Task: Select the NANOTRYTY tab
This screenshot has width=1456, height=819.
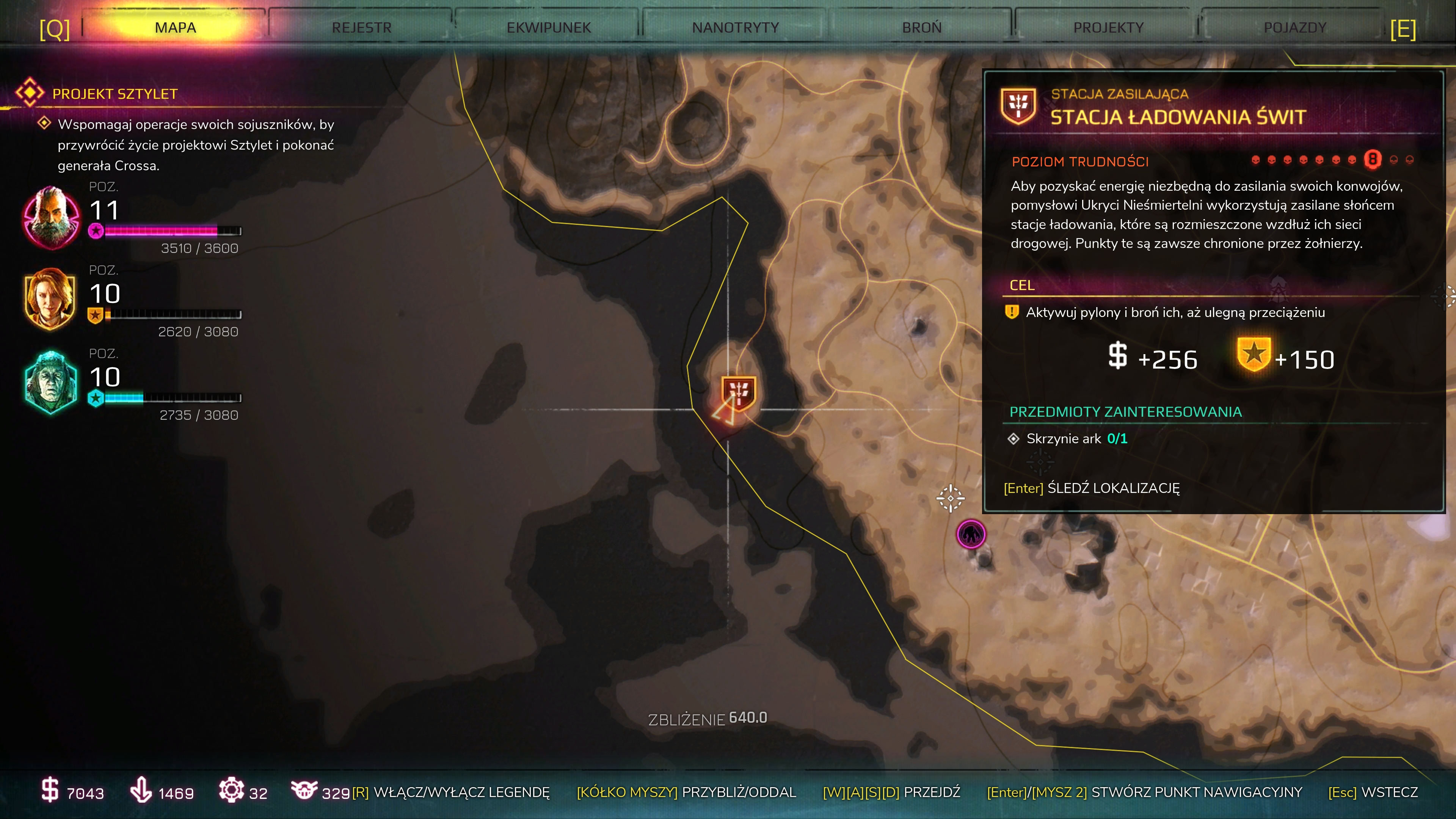Action: (735, 27)
